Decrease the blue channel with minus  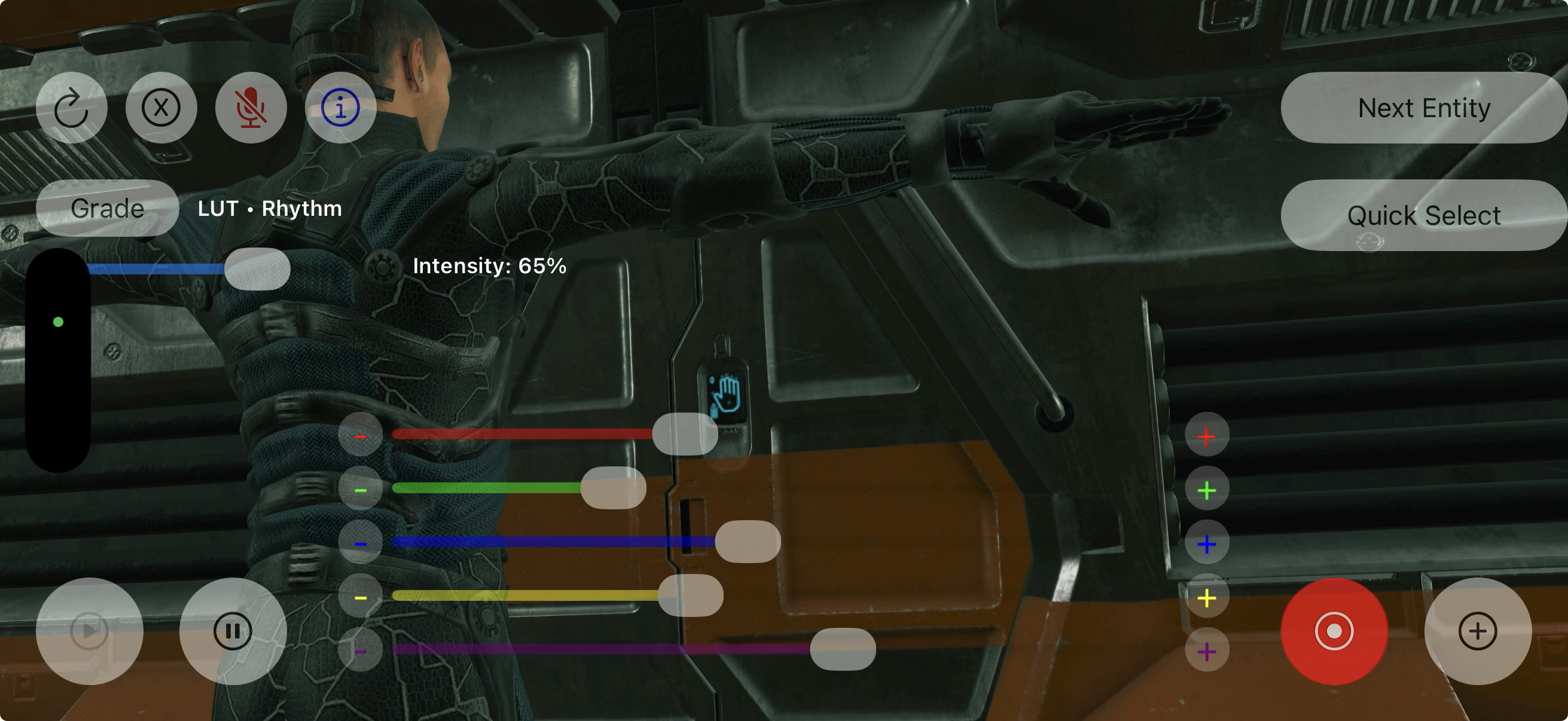(361, 542)
